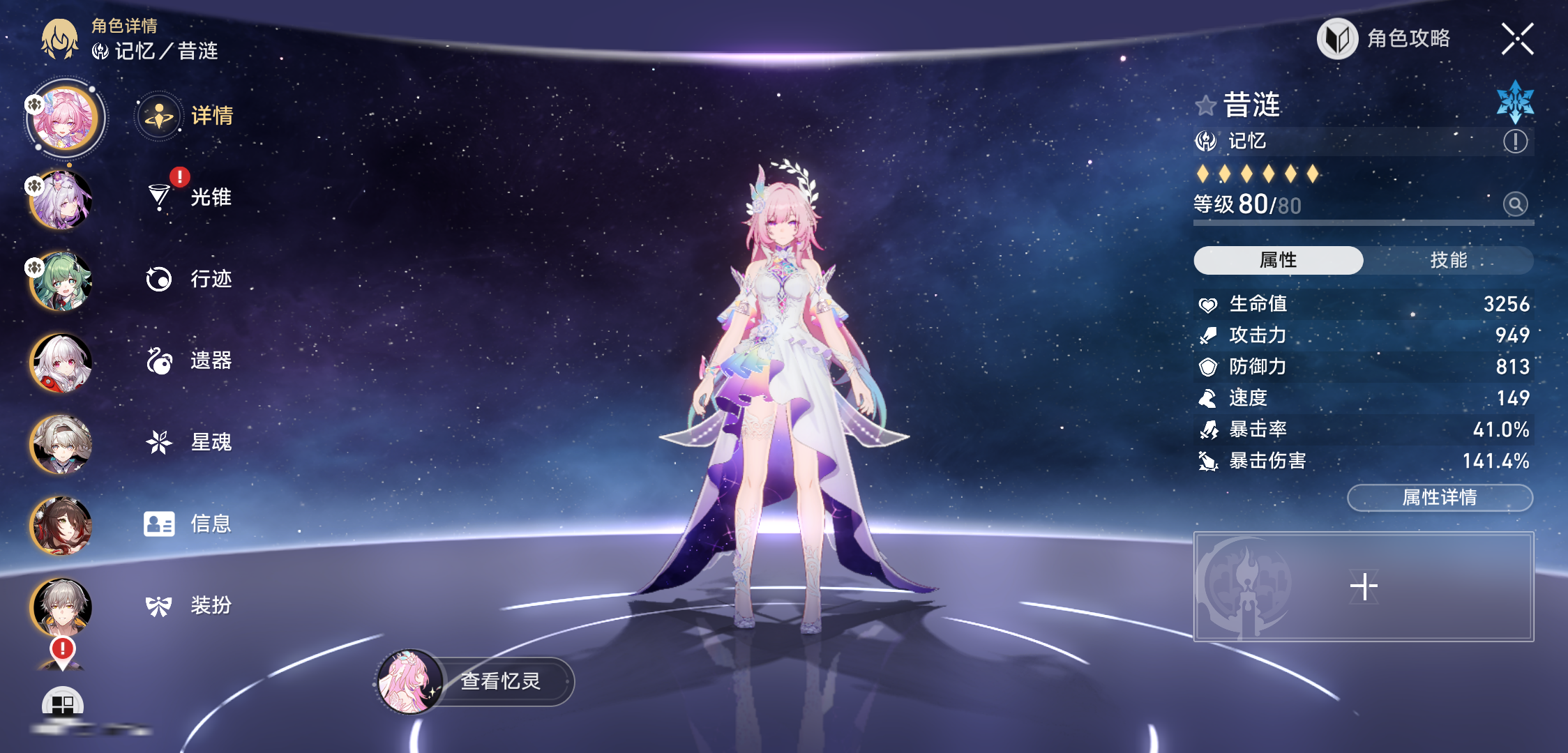
Task: Open the 光锥 light cone menu
Action: [x=190, y=197]
